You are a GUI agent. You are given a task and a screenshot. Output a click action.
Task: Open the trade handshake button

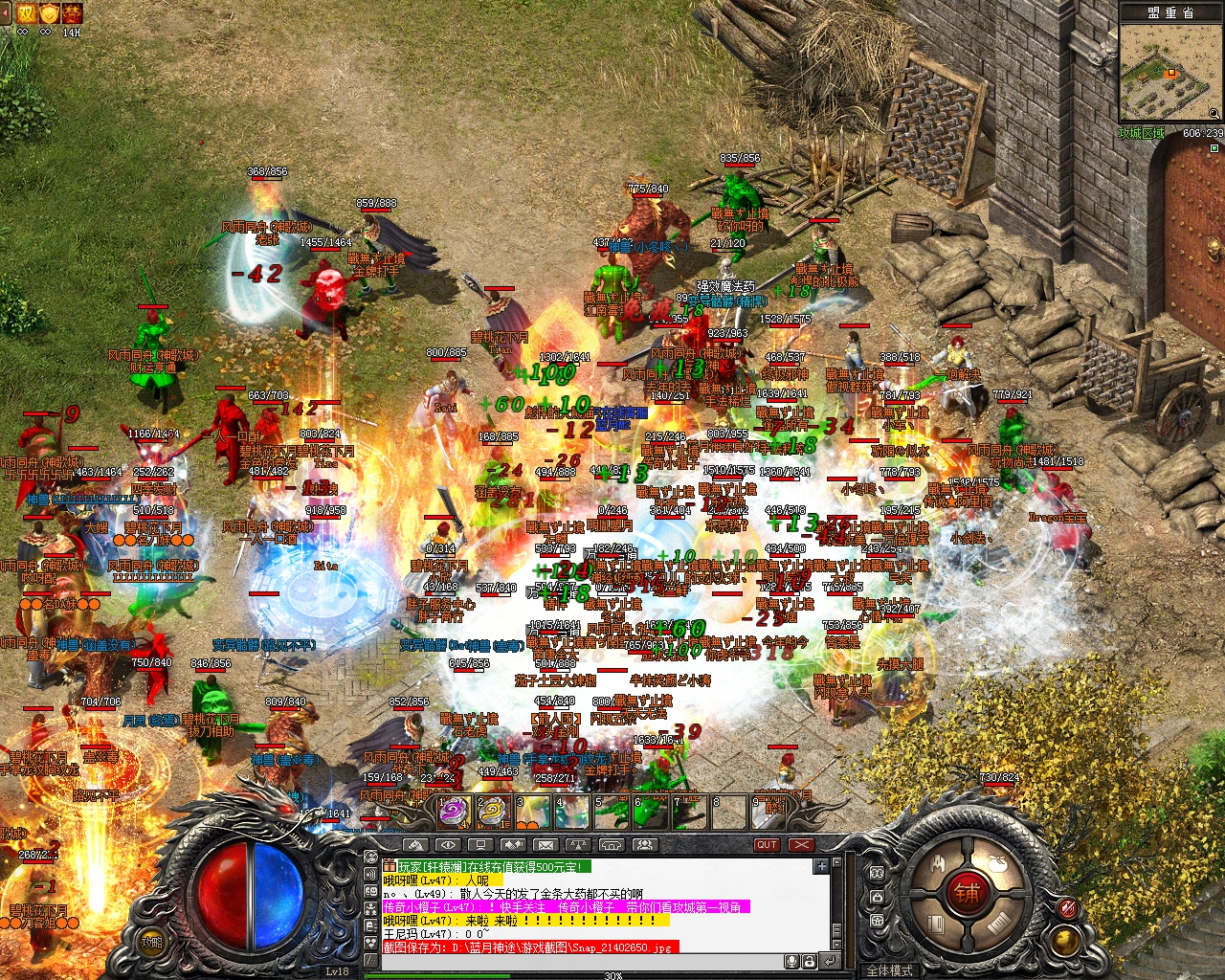point(513,845)
